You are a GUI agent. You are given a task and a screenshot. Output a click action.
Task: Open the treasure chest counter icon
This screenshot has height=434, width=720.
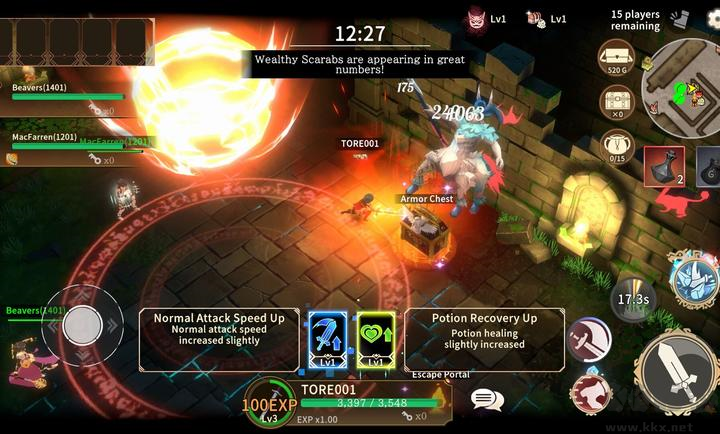coord(617,102)
